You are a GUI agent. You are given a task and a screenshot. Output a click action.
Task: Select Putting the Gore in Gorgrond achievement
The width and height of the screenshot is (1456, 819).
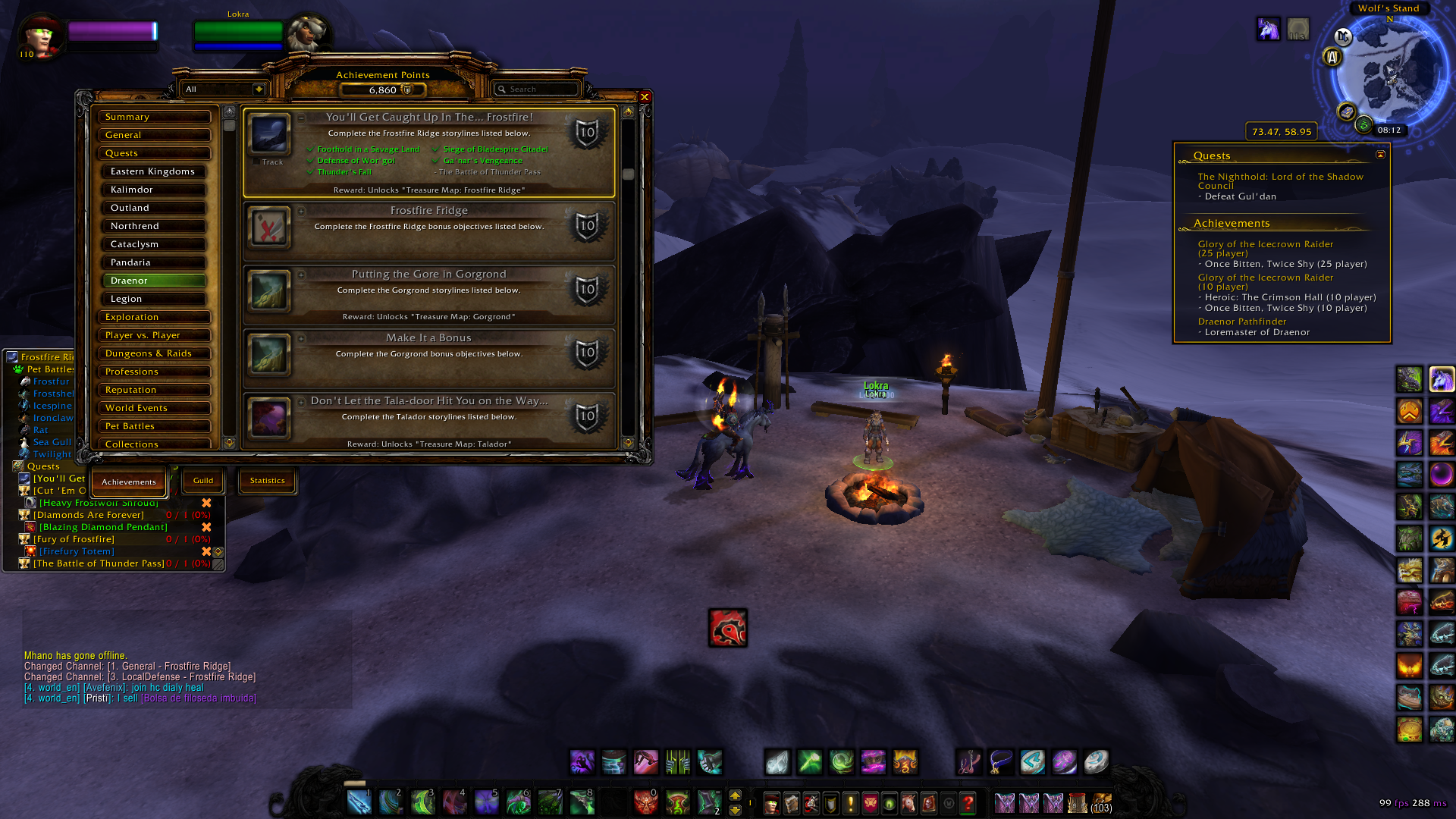tap(428, 275)
